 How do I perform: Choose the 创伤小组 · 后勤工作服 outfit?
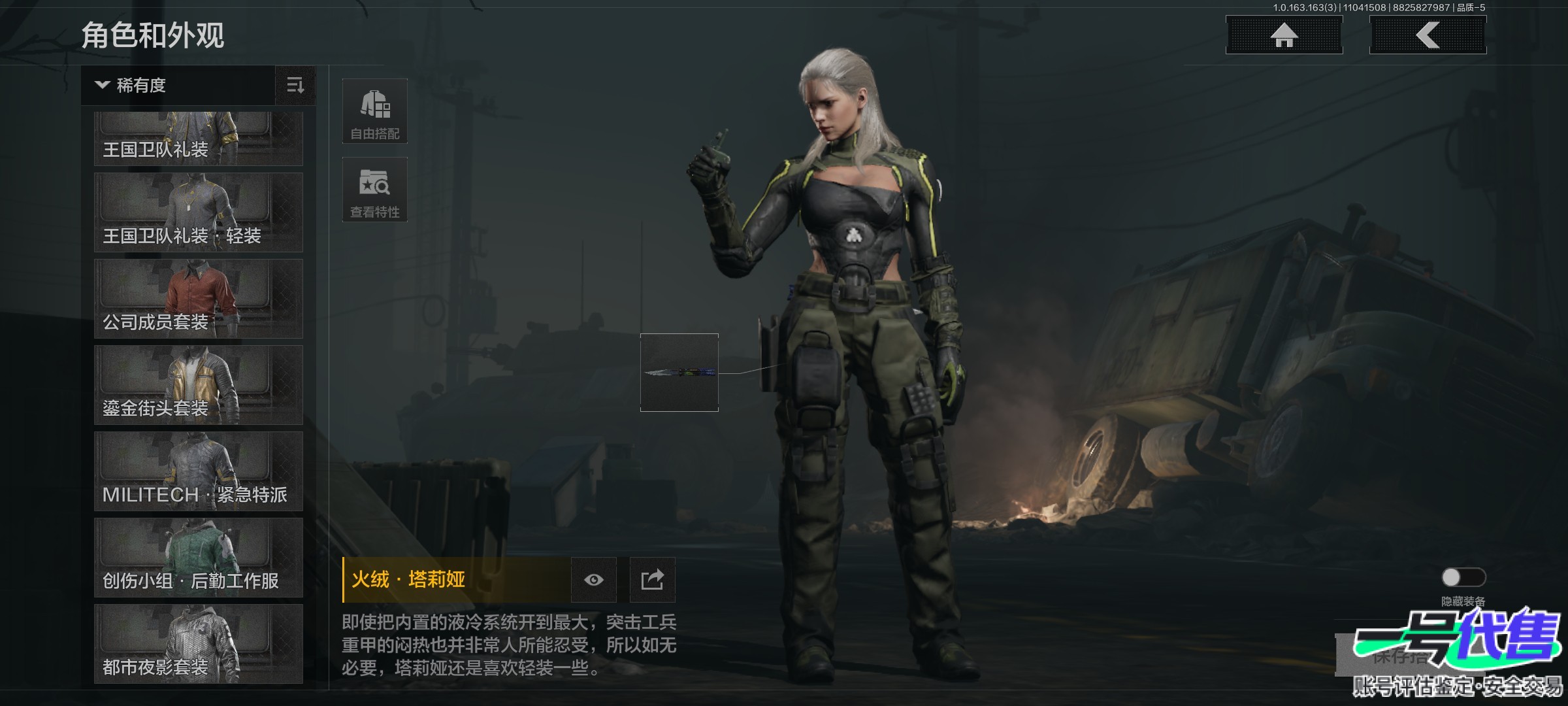[x=198, y=558]
